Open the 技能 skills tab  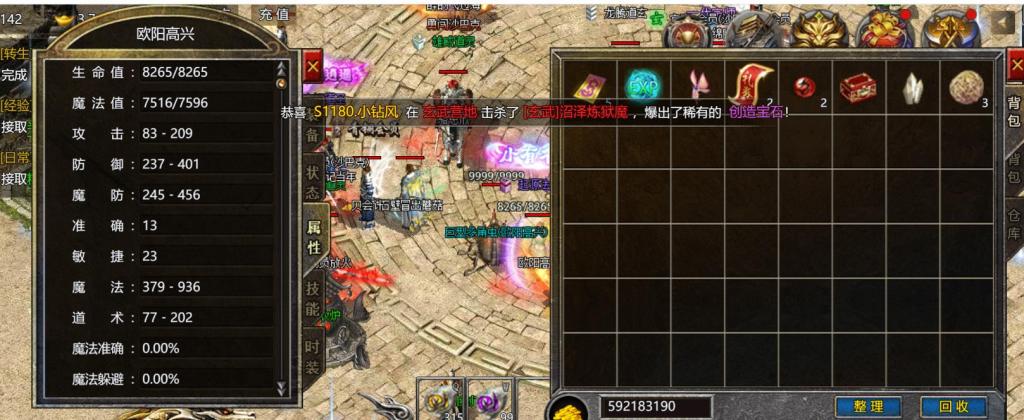pos(313,297)
